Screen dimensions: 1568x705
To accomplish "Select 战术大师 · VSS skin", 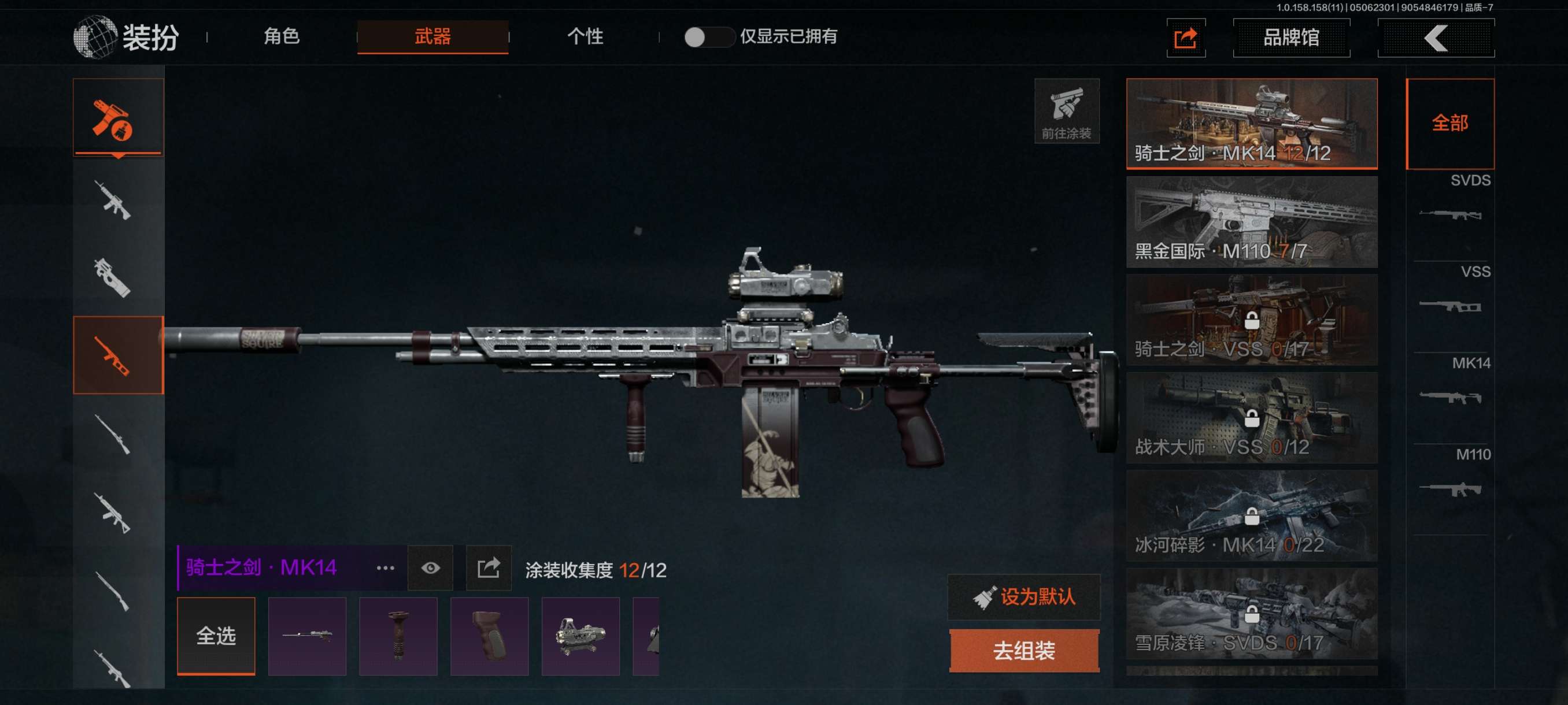I will [1252, 418].
